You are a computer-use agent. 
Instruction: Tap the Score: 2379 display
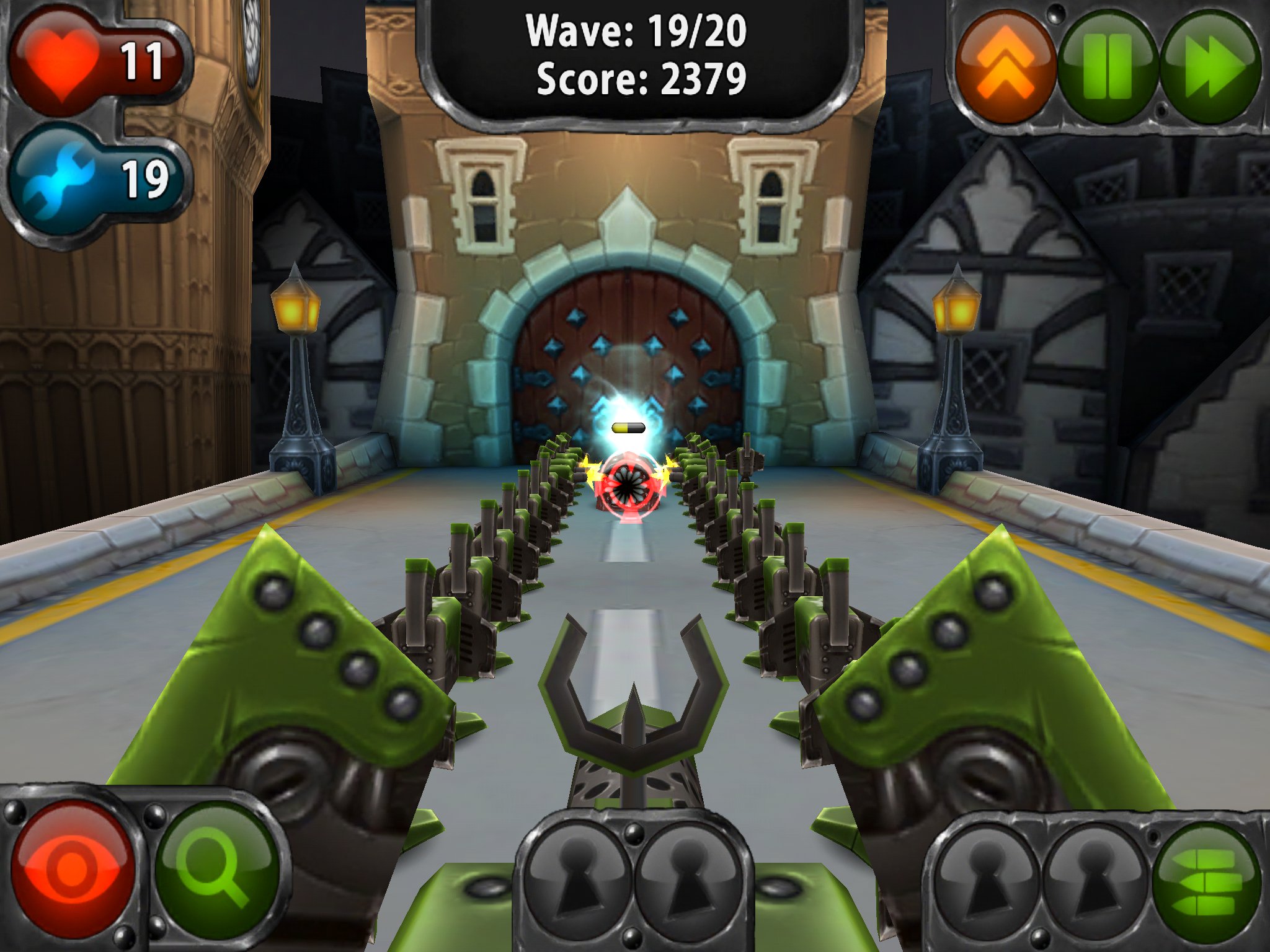point(639,79)
